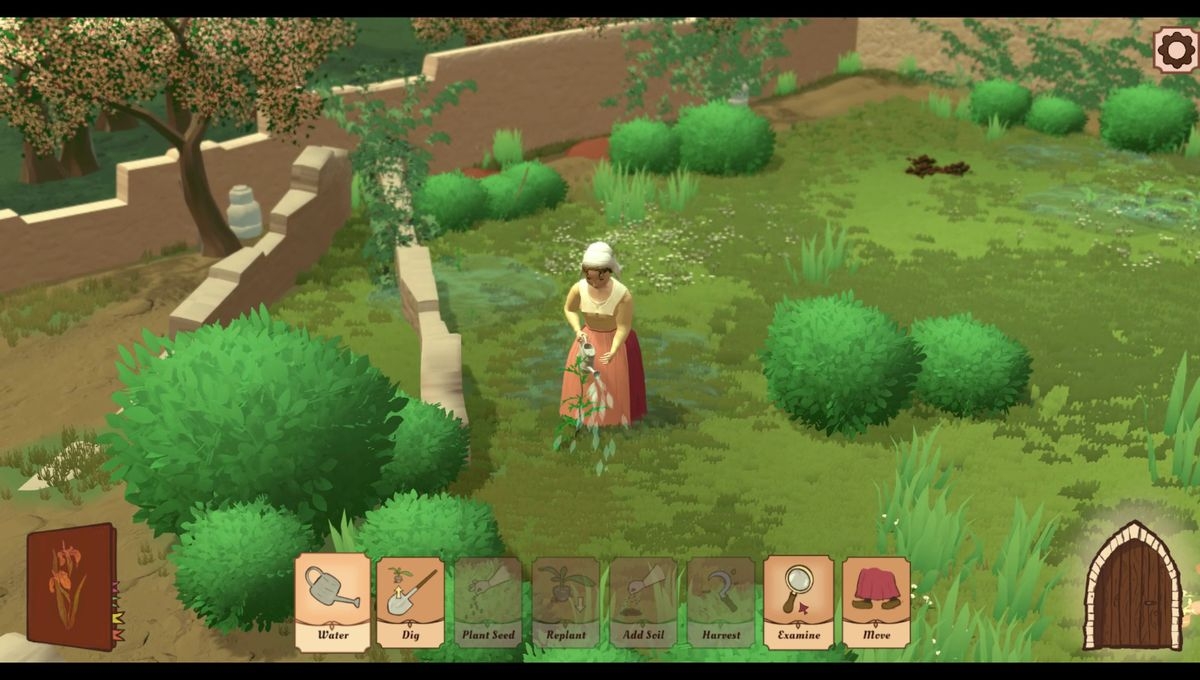Select the Move action card
1200x680 pixels.
[876, 602]
